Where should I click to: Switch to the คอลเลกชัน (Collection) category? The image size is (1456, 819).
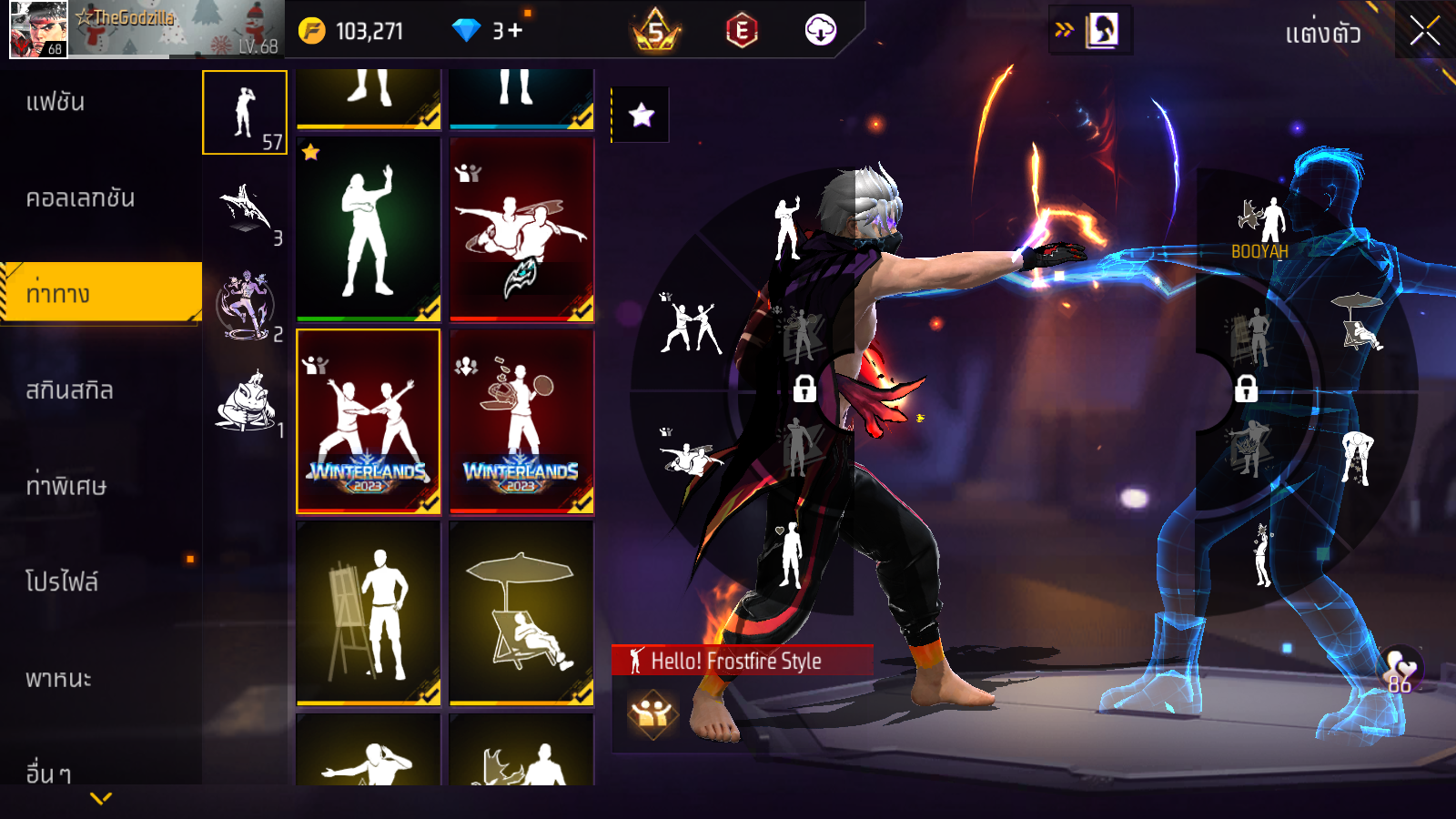(80, 197)
